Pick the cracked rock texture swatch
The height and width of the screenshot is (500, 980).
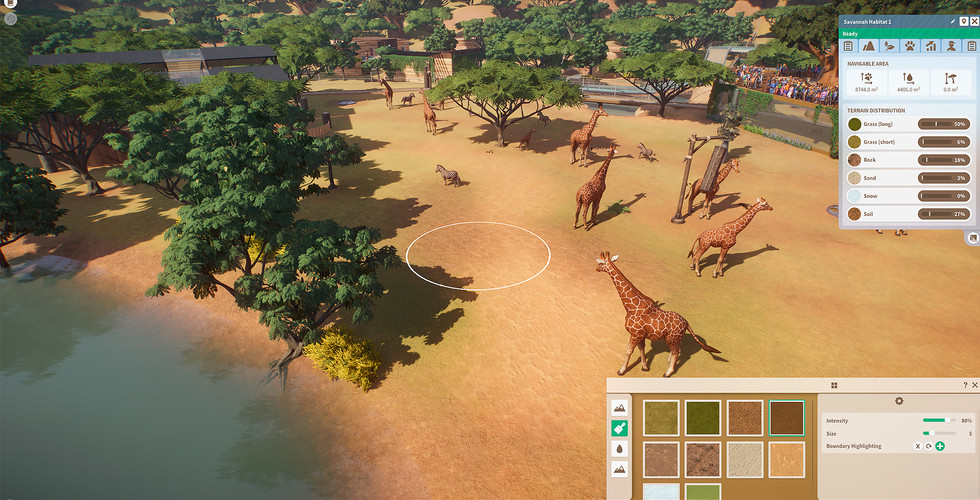click(x=703, y=459)
